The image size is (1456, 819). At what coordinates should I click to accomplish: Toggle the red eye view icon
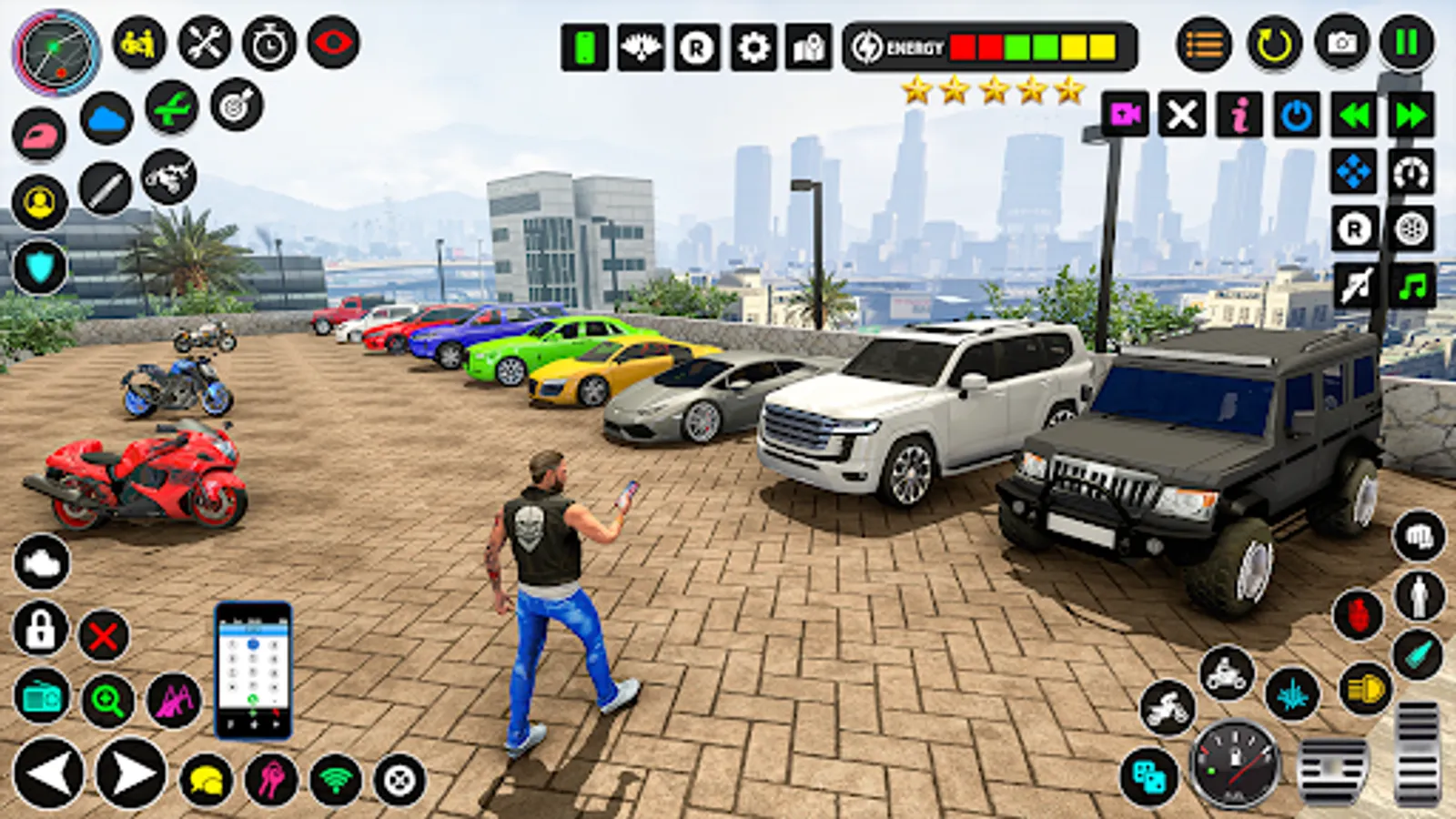tap(333, 43)
